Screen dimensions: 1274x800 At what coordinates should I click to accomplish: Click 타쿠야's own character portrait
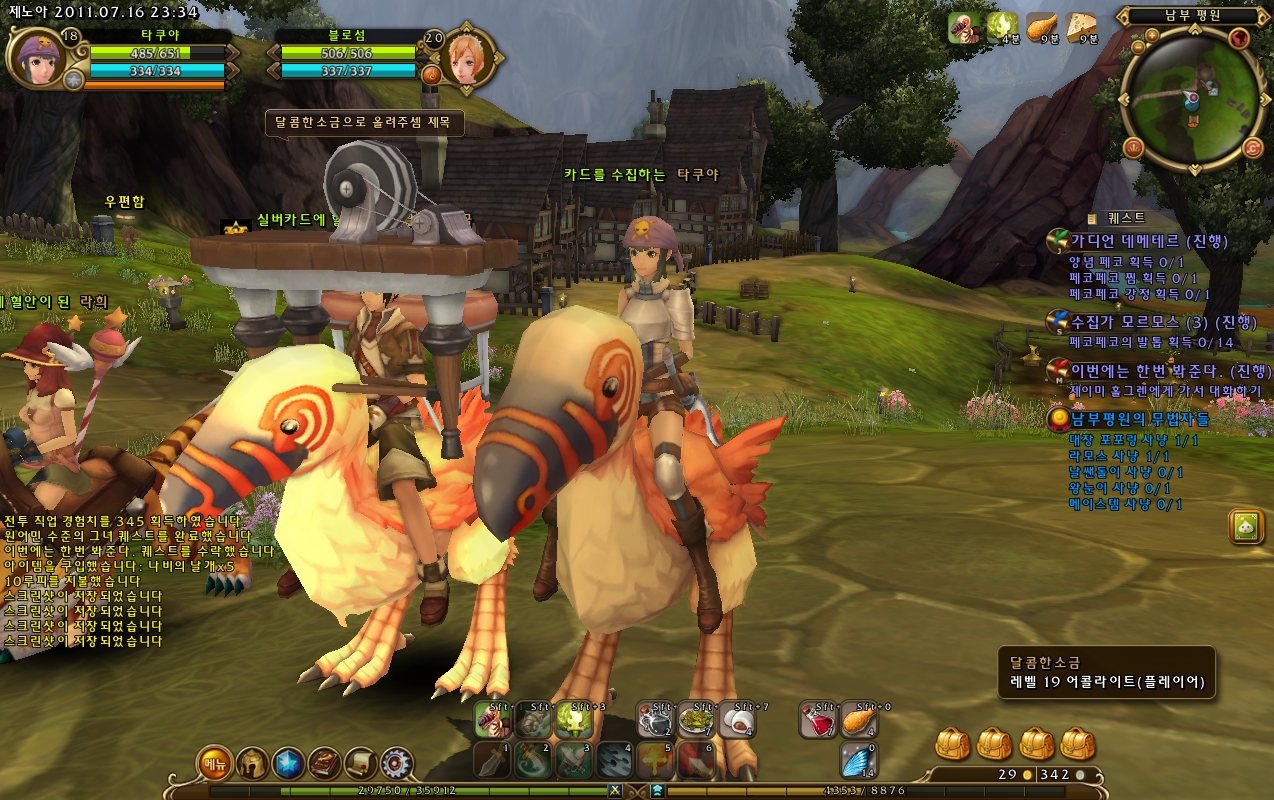click(38, 57)
